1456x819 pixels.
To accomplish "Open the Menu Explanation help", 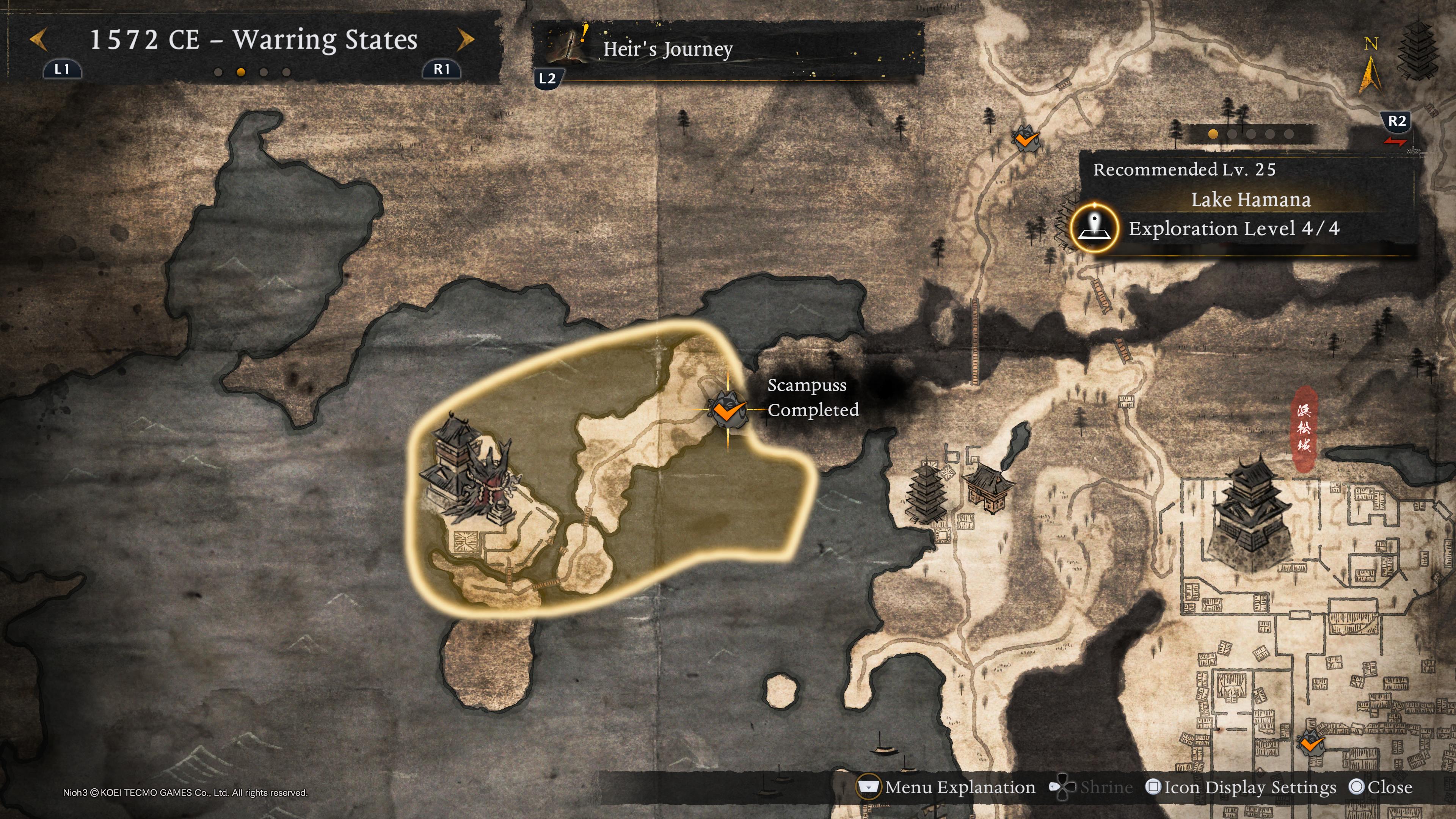I will pos(947,788).
